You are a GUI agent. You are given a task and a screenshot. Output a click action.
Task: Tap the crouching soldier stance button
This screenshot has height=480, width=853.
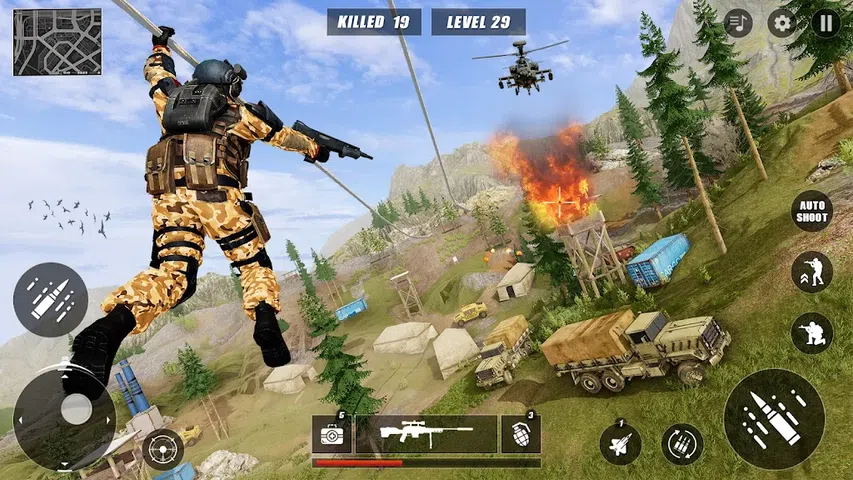tap(812, 333)
